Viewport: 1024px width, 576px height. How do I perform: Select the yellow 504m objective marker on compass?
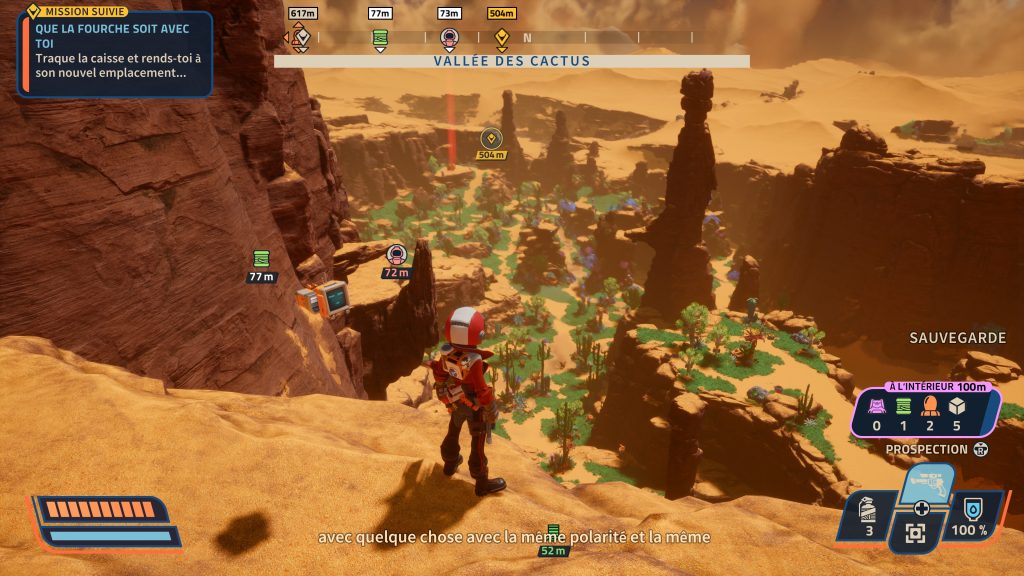[x=502, y=38]
